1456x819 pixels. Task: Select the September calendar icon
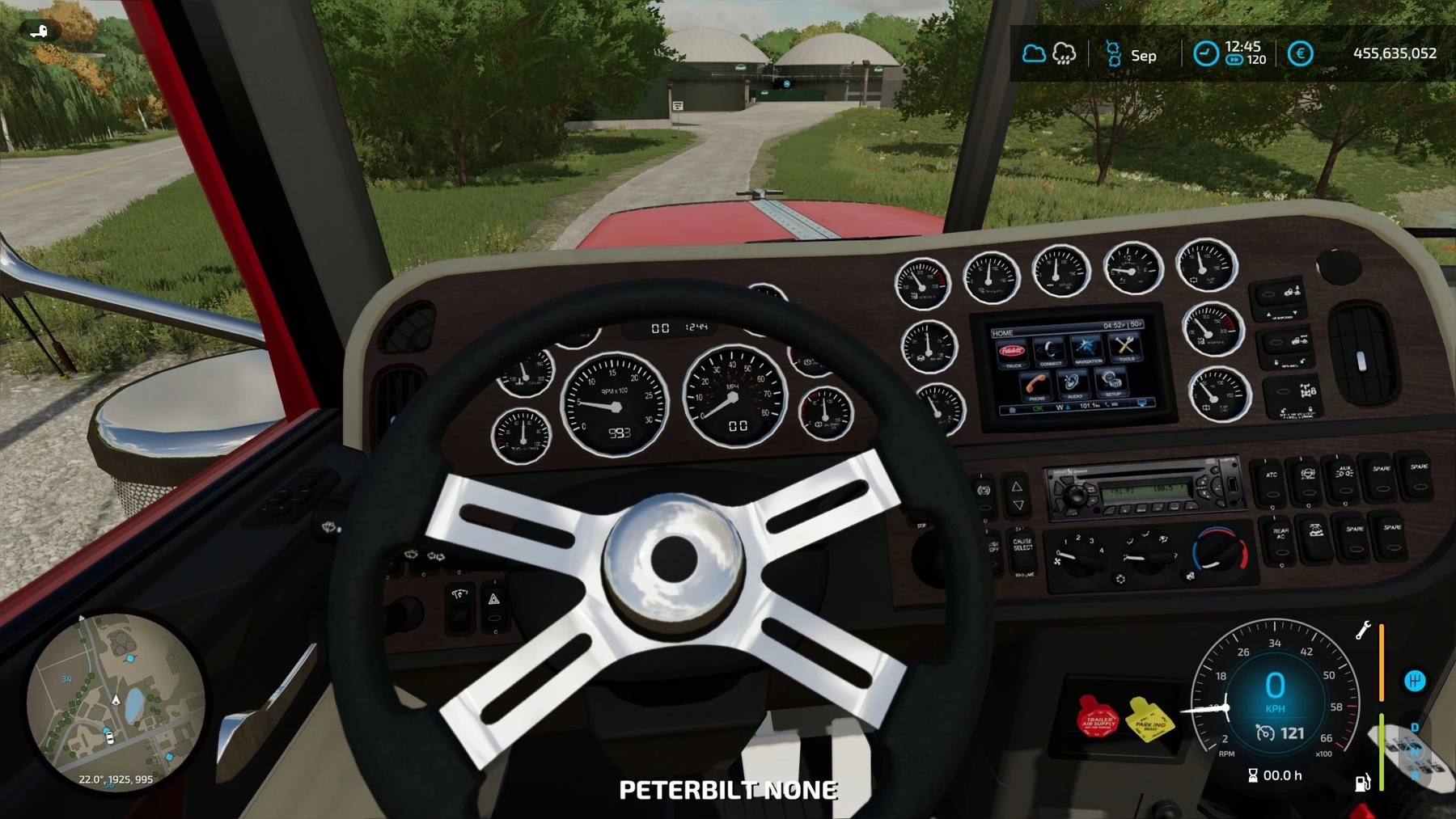1113,54
